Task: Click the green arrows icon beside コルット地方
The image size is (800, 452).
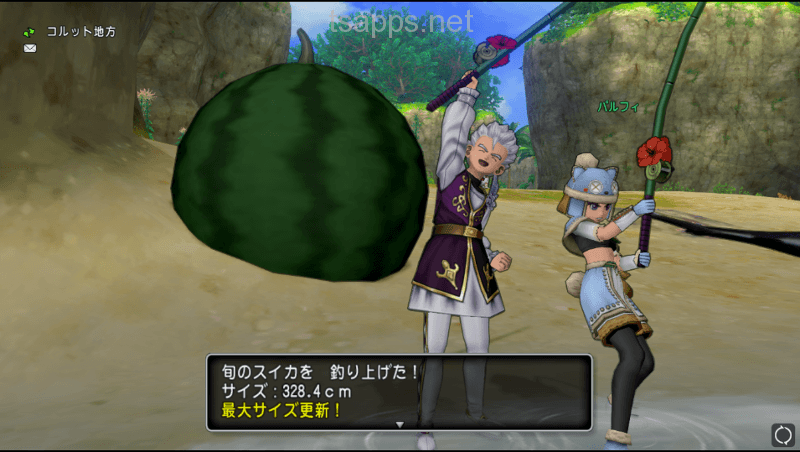Action: tap(30, 32)
